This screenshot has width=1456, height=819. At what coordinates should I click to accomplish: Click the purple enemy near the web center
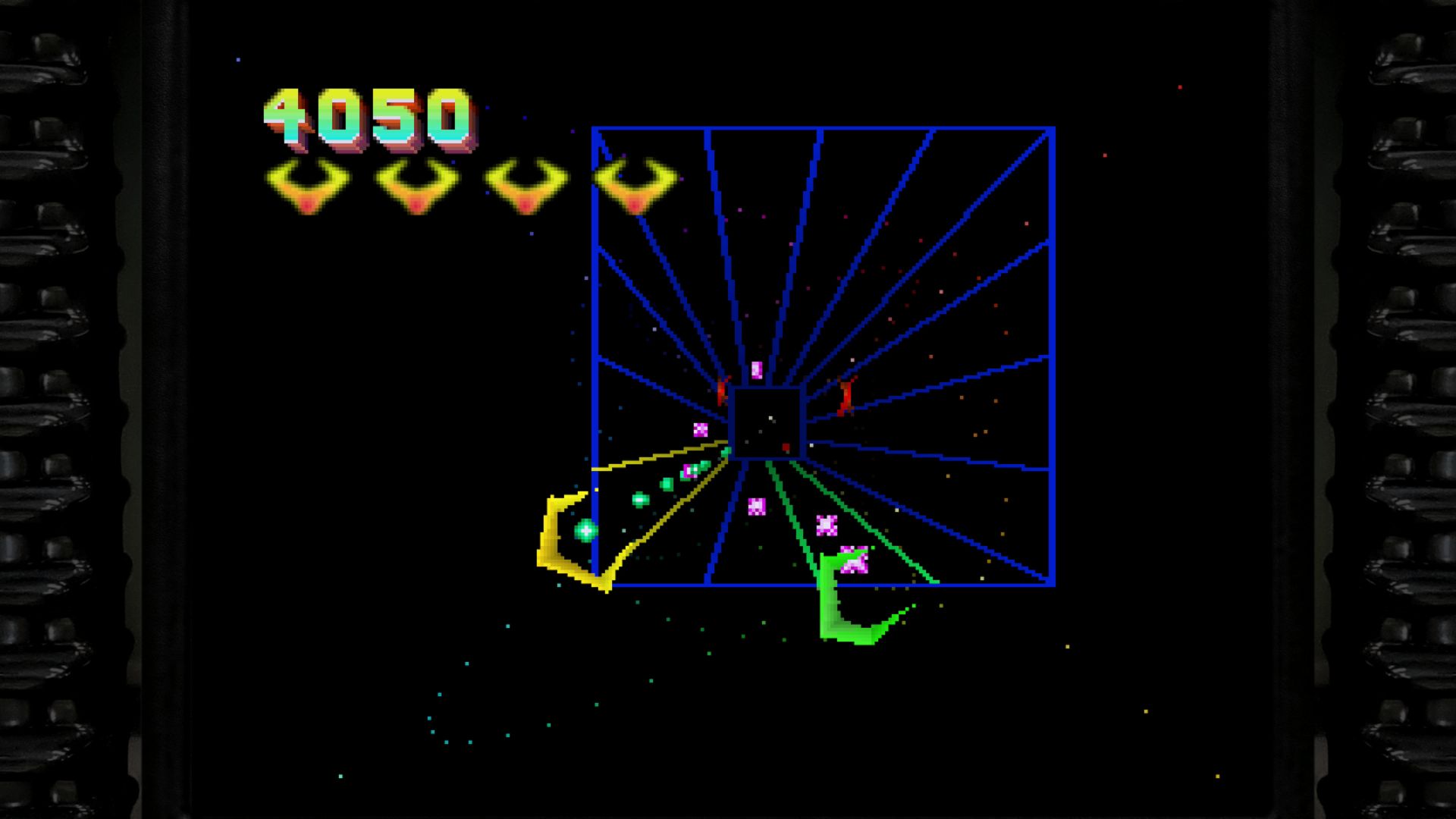pos(755,369)
